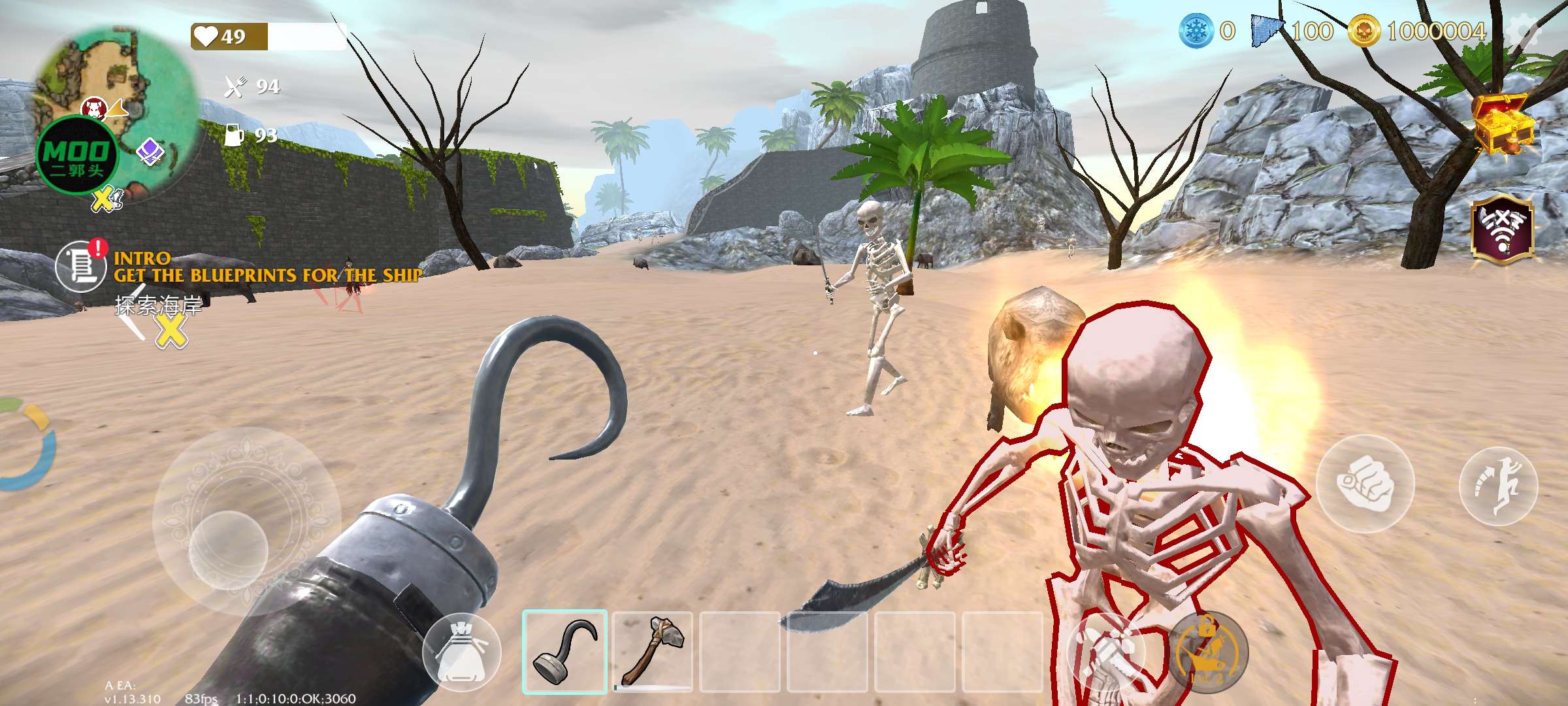Tap the blue snowflake currency icon

pyautogui.click(x=1196, y=31)
